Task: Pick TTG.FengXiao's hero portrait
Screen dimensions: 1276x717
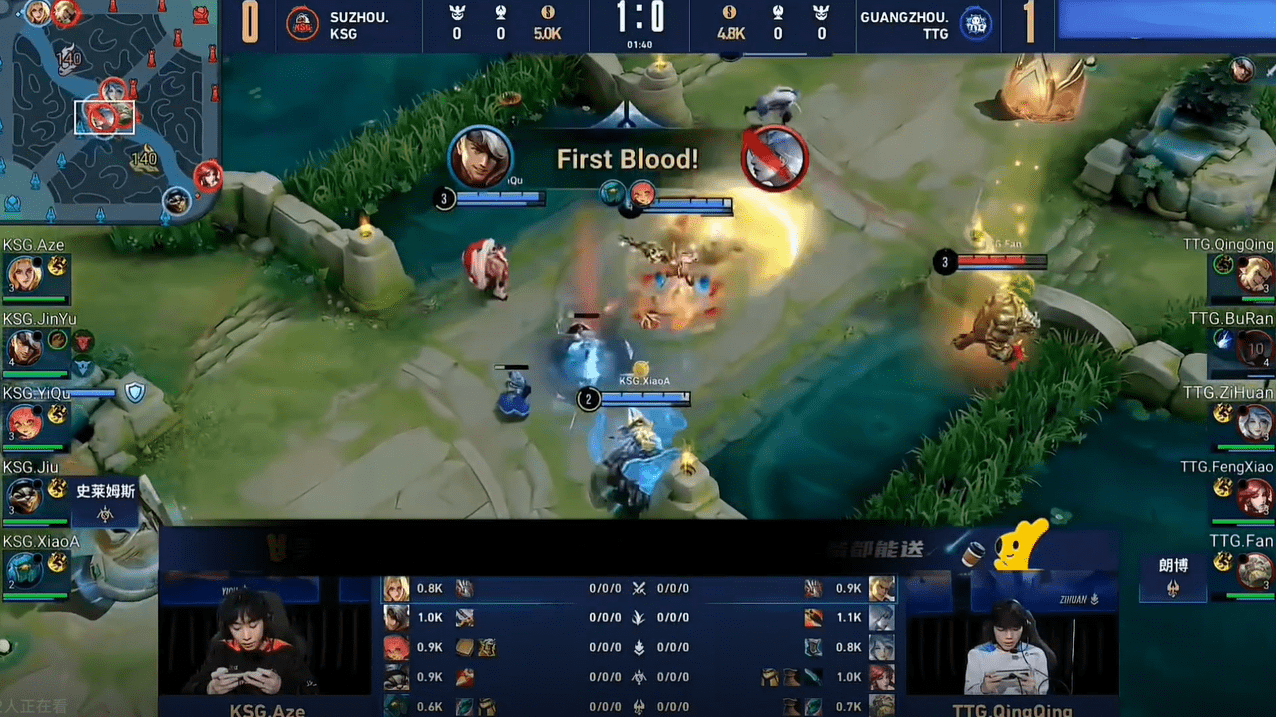Action: pyautogui.click(x=1254, y=496)
